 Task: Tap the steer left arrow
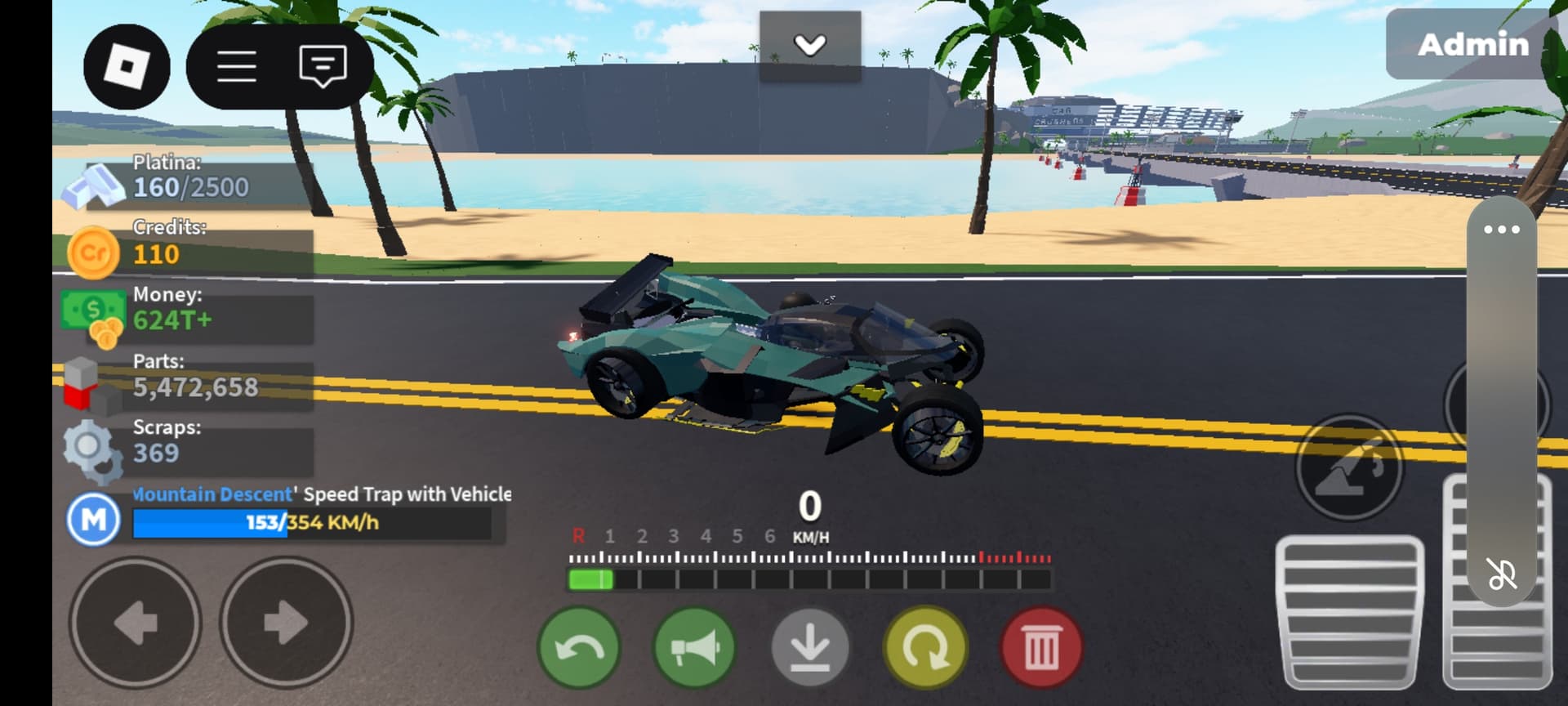tap(136, 623)
